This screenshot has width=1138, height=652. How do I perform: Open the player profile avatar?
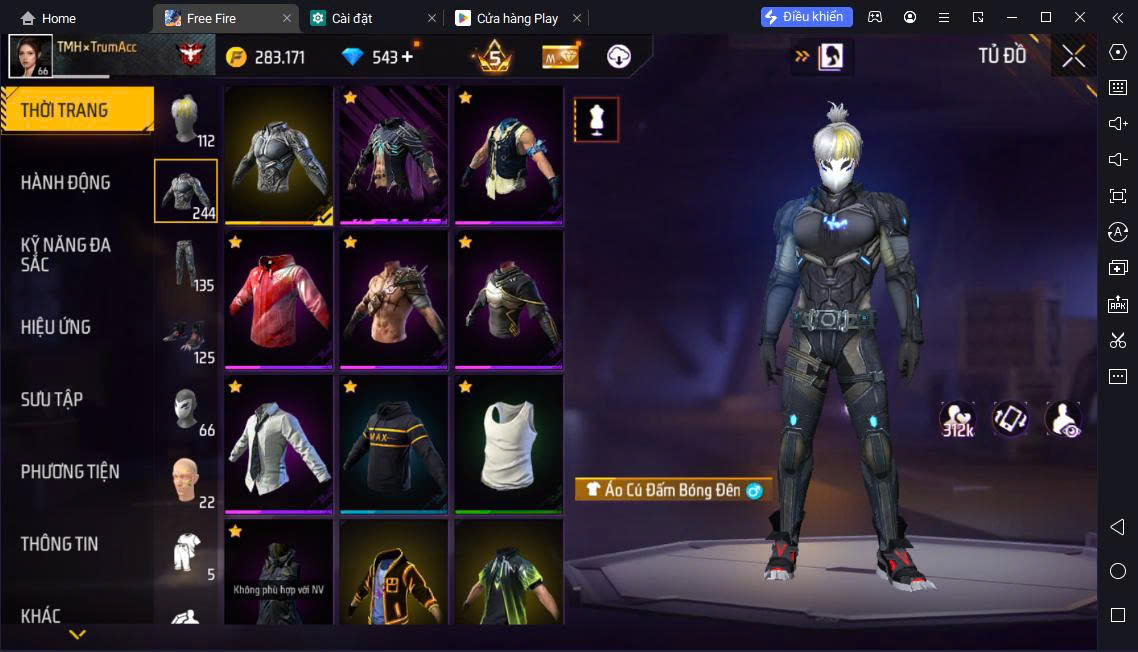[30, 56]
